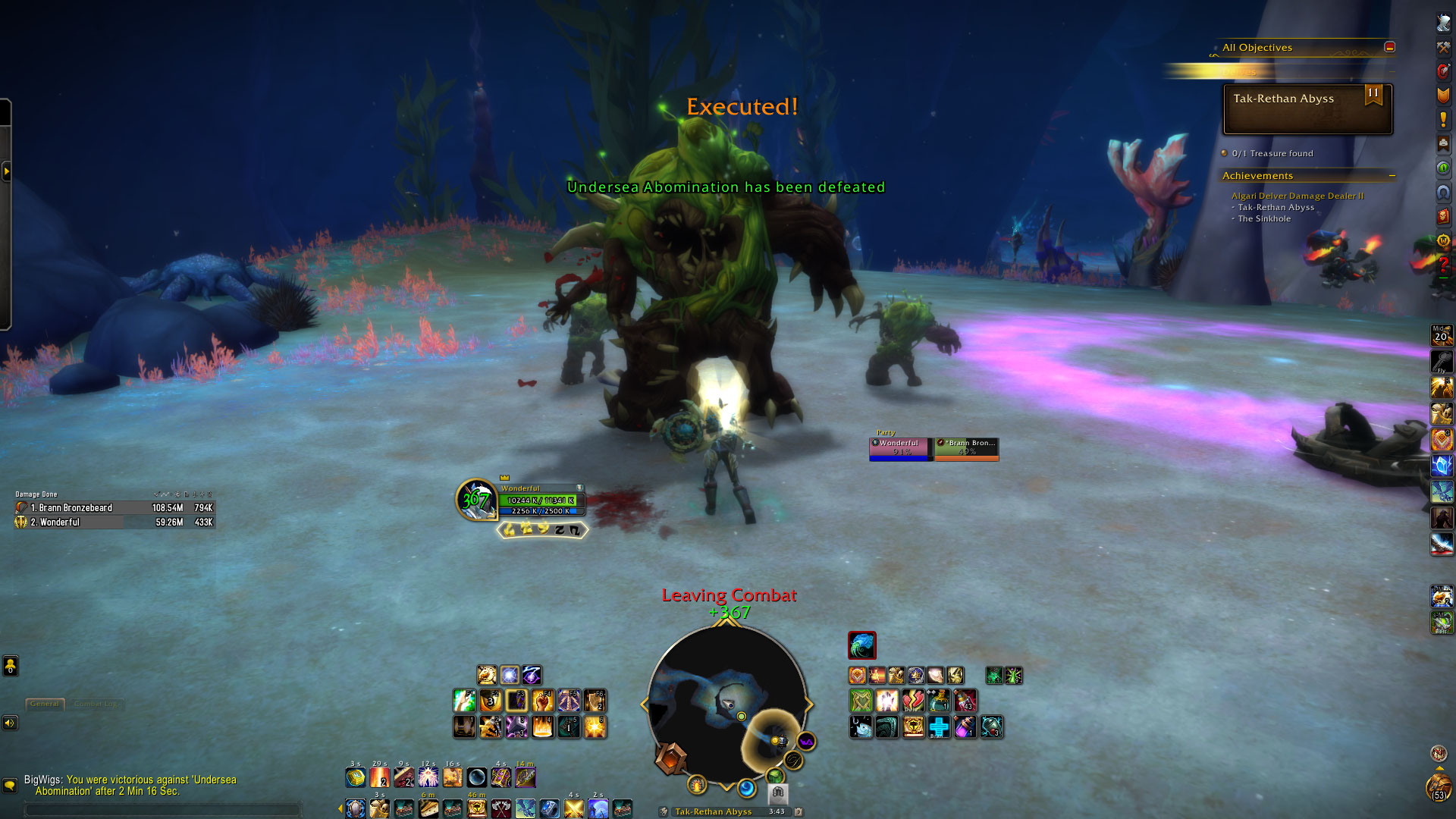The image size is (1456, 819).
Task: Collapse the Achievements section header
Action: pos(1392,176)
